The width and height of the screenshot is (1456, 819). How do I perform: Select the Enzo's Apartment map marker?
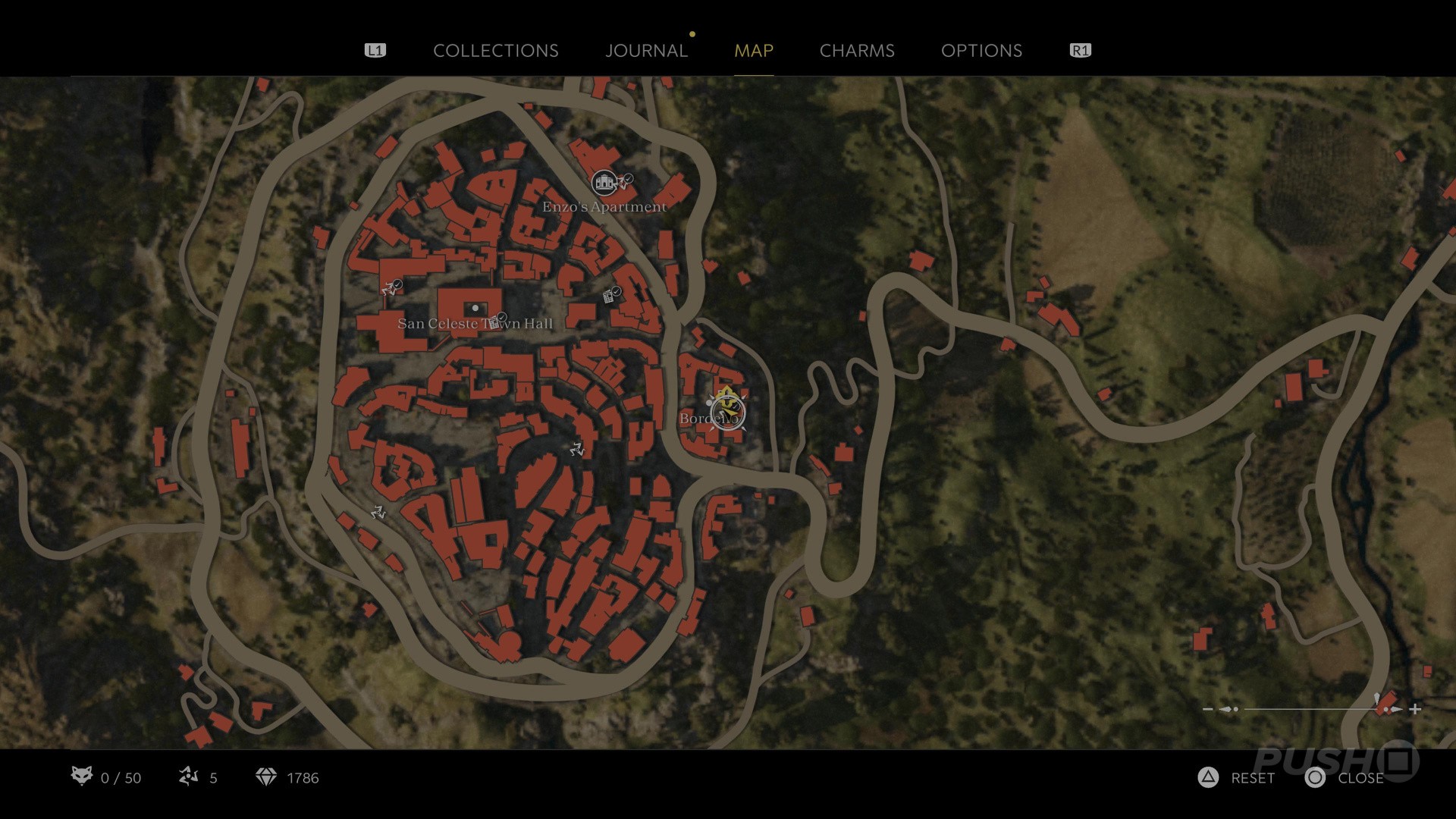[604, 182]
